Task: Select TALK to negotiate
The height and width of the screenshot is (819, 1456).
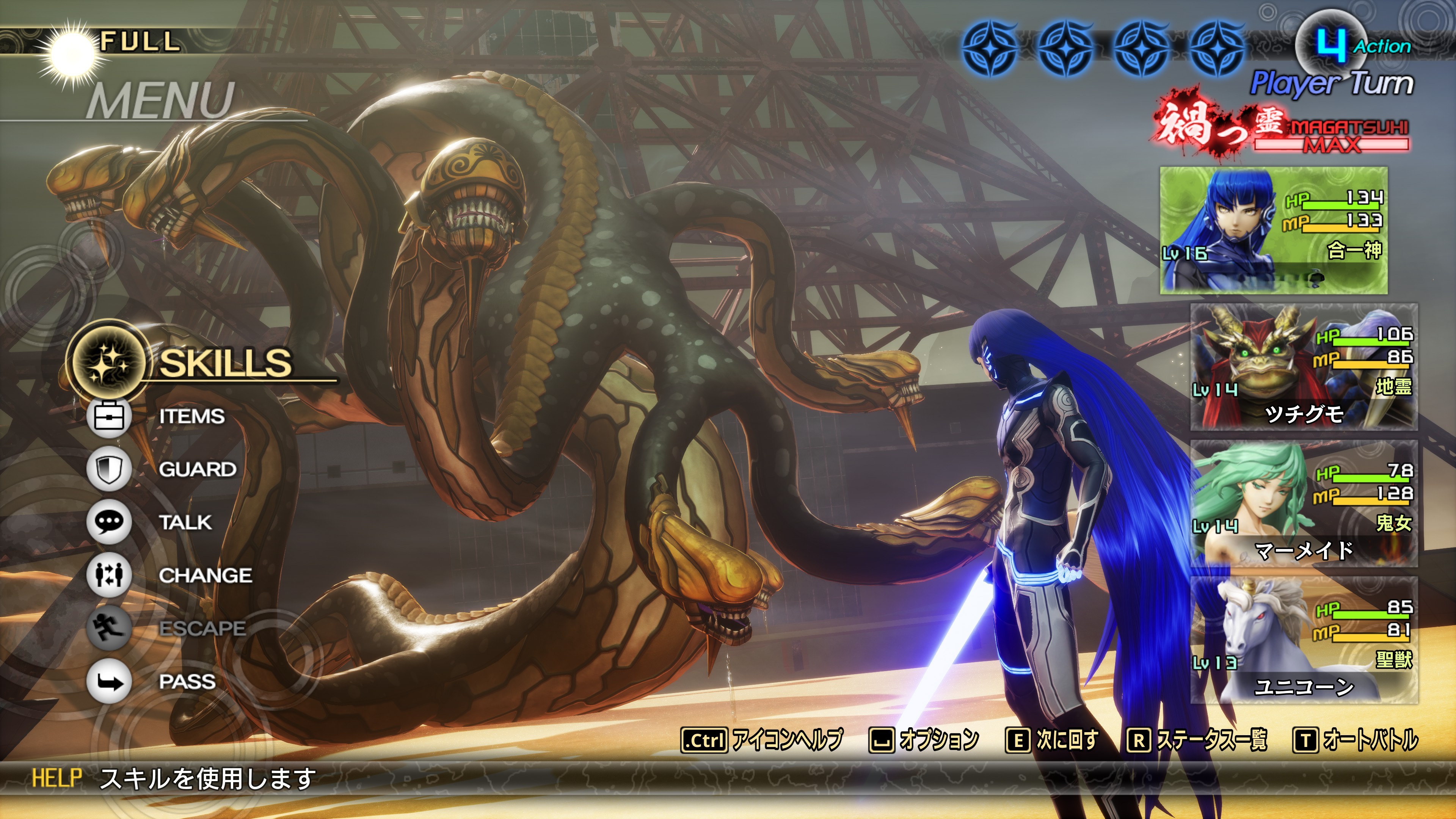Action: coord(185,522)
